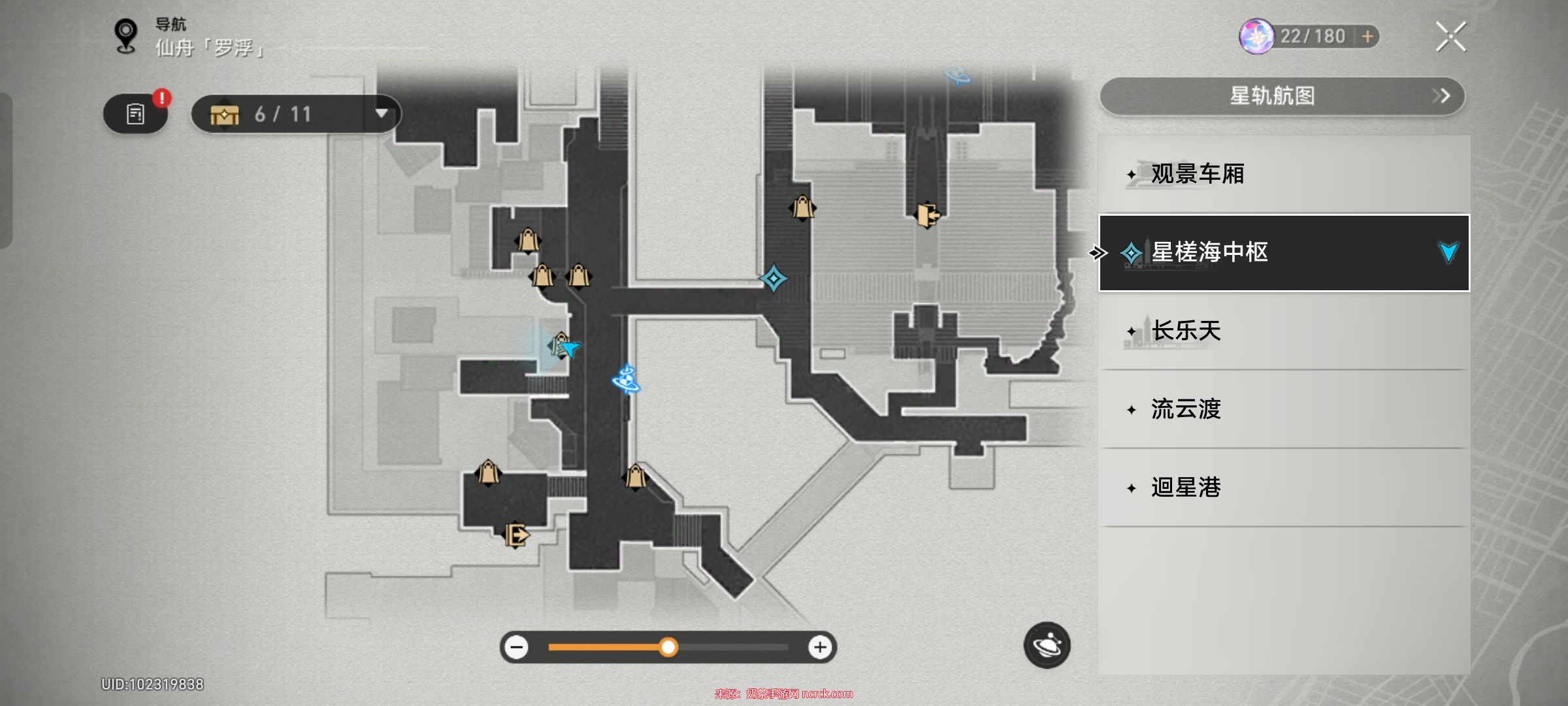
Task: Zoom in the map with plus button
Action: pos(820,647)
